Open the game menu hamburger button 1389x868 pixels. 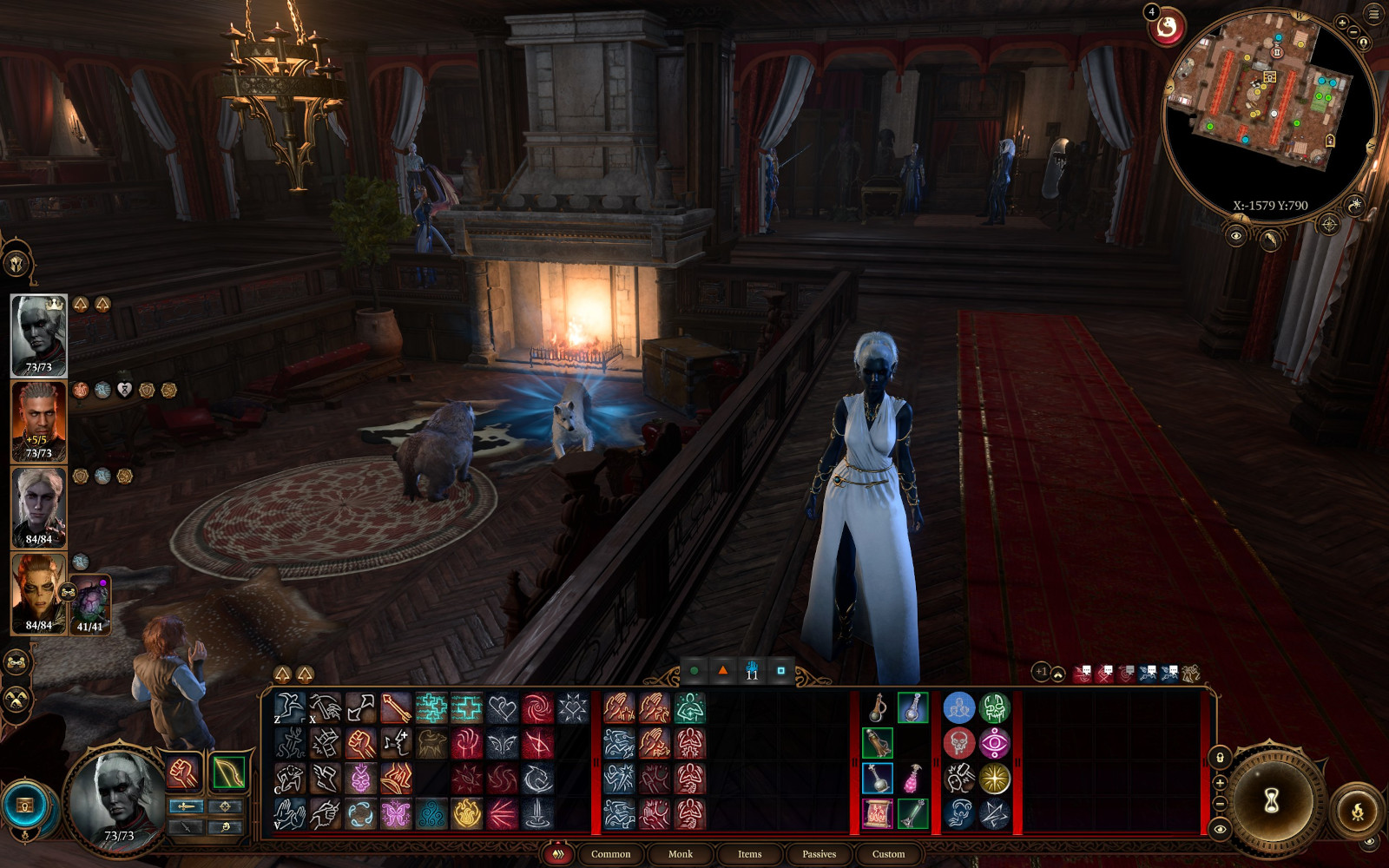pyautogui.click(x=1373, y=14)
